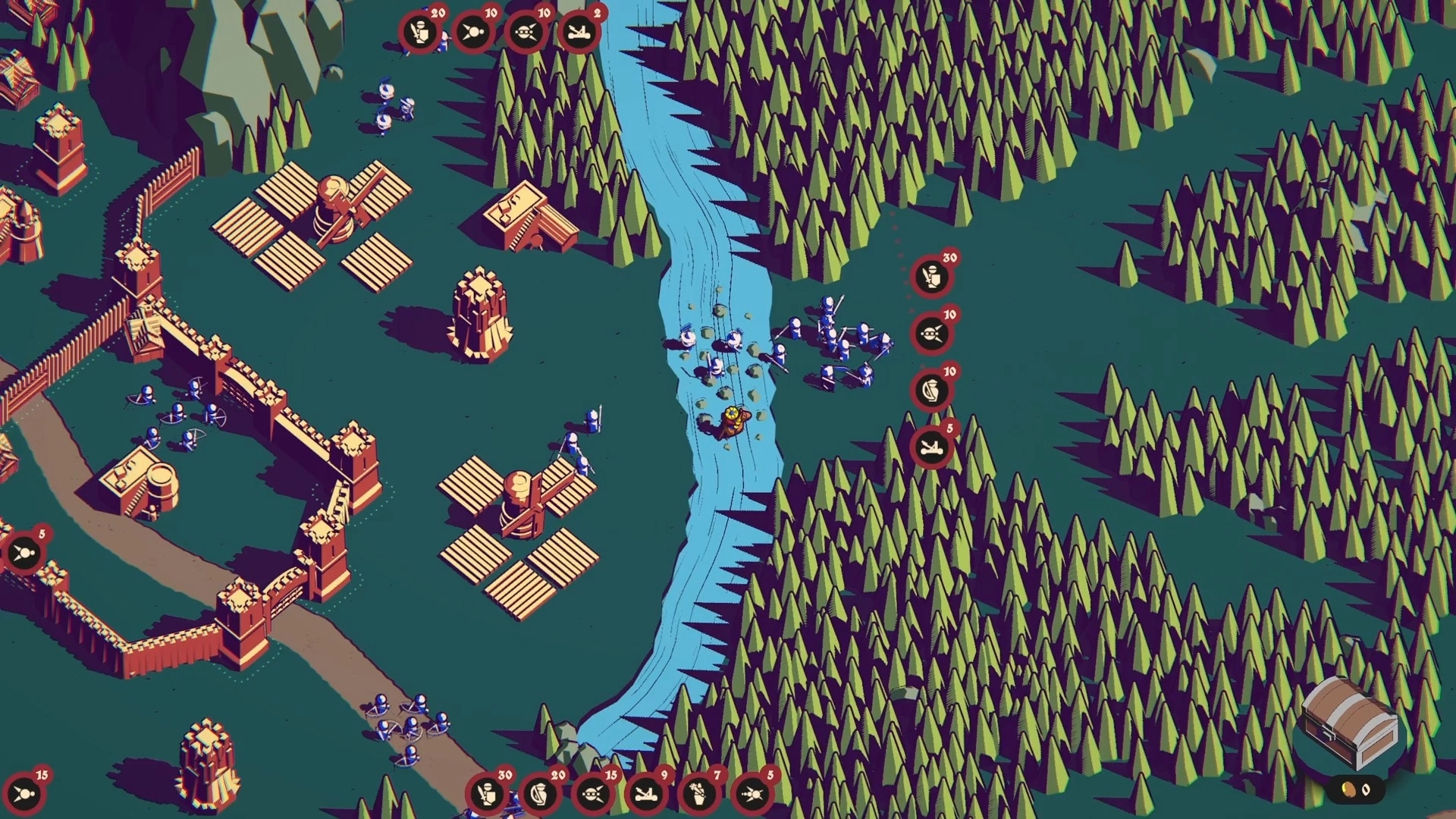Screen dimensions: 1456x819
Task: Open the treasure chest
Action: [1351, 723]
